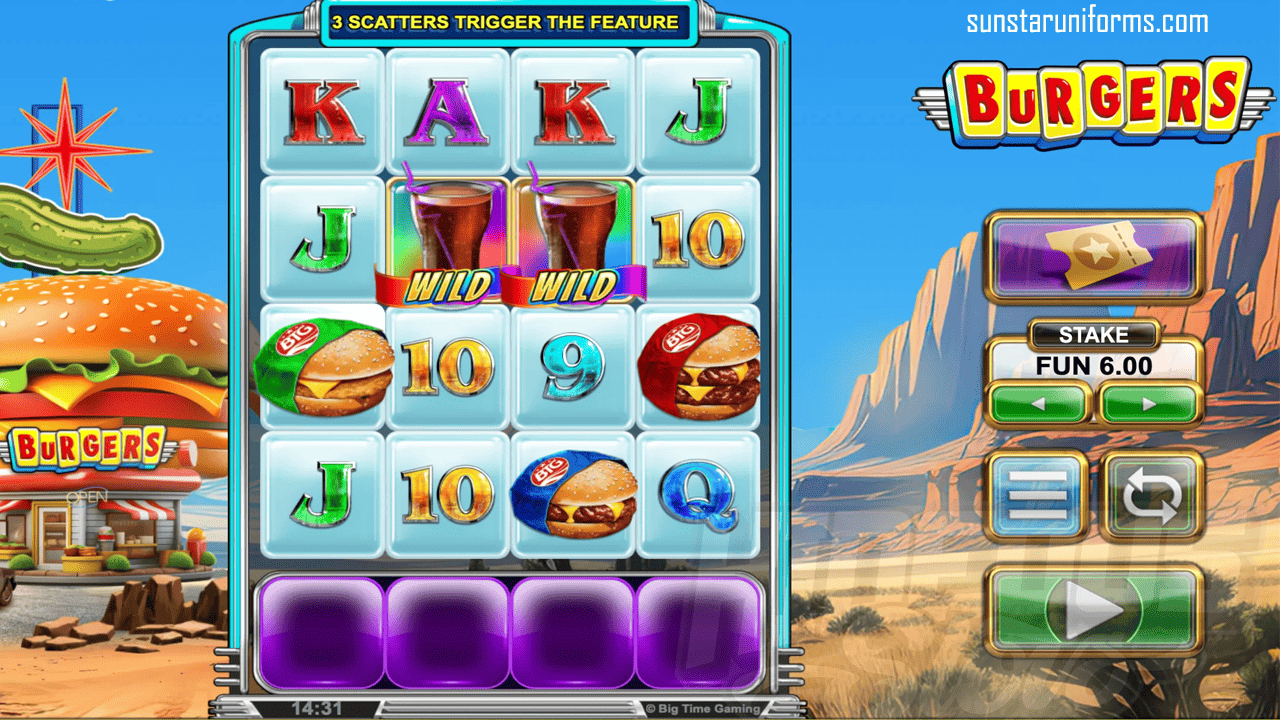Screen dimensions: 1280x720
Task: Increase the stake with the right arrow
Action: coord(1149,405)
